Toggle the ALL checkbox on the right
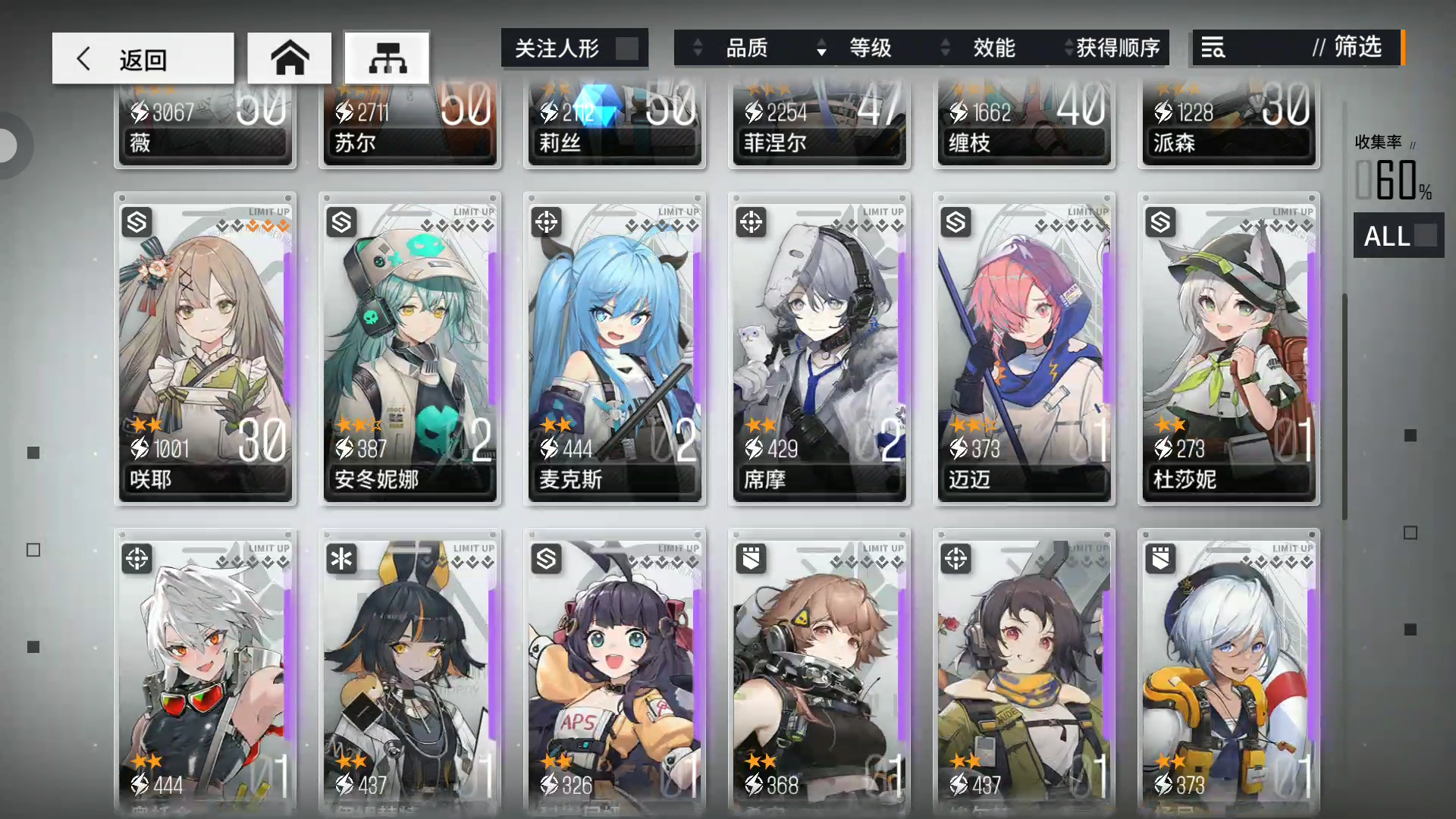 pyautogui.click(x=1425, y=236)
